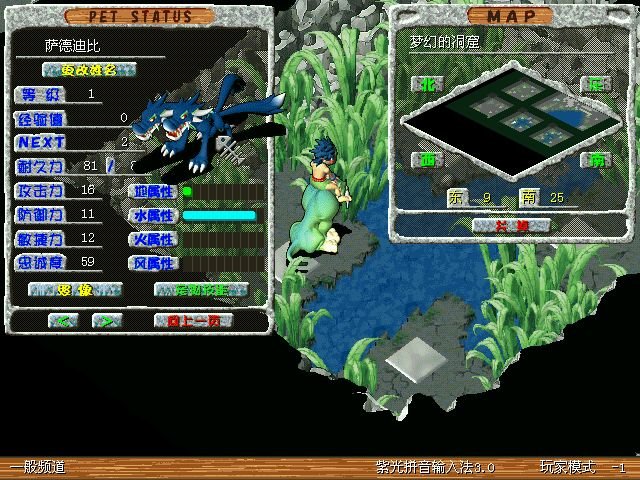Show the pet skills (宠物技能)
The height and width of the screenshot is (480, 640).
[x=201, y=290]
